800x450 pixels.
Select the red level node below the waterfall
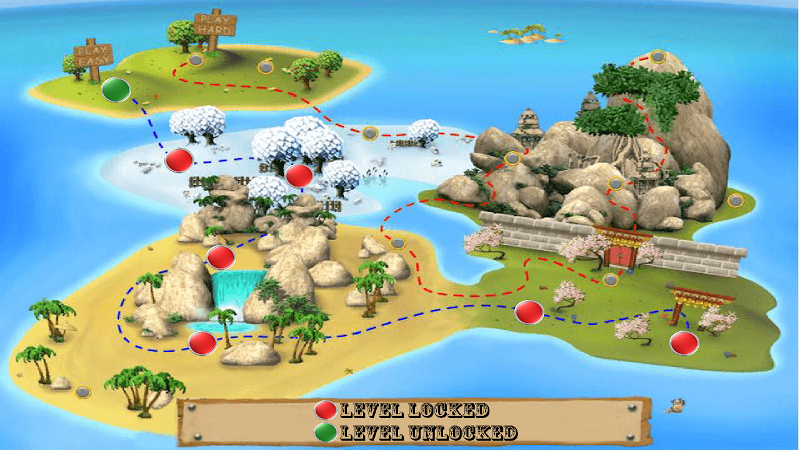pos(202,343)
